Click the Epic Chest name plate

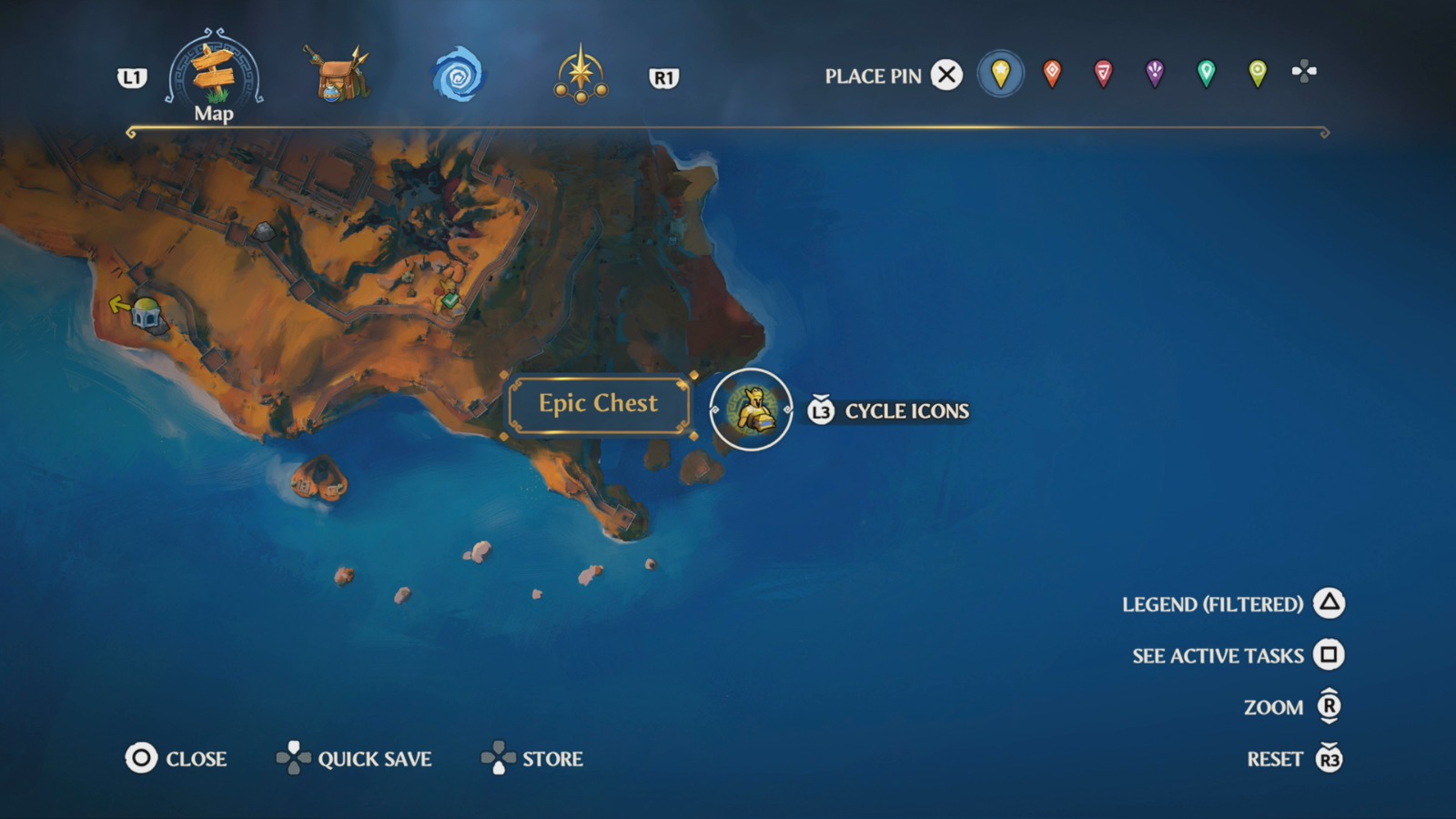598,403
